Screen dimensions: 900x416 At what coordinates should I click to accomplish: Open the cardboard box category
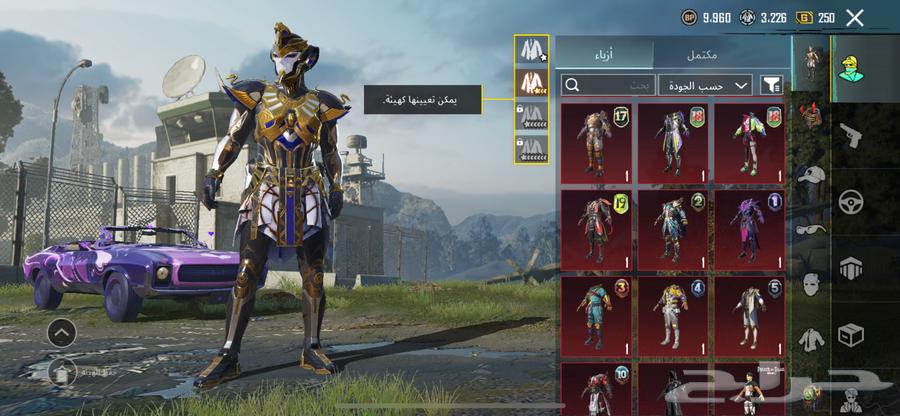(x=852, y=333)
